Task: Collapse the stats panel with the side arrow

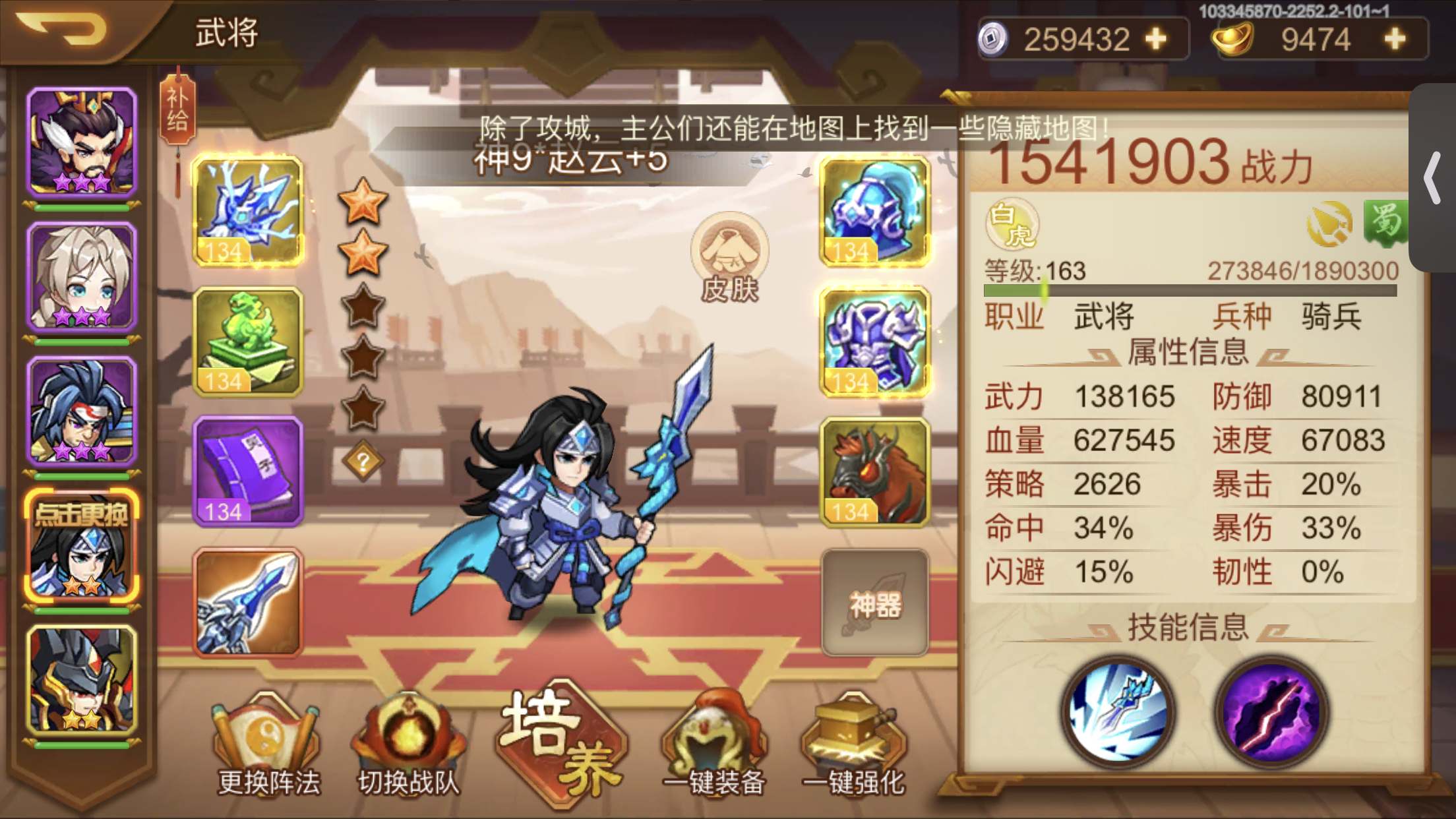Action: point(1432,177)
